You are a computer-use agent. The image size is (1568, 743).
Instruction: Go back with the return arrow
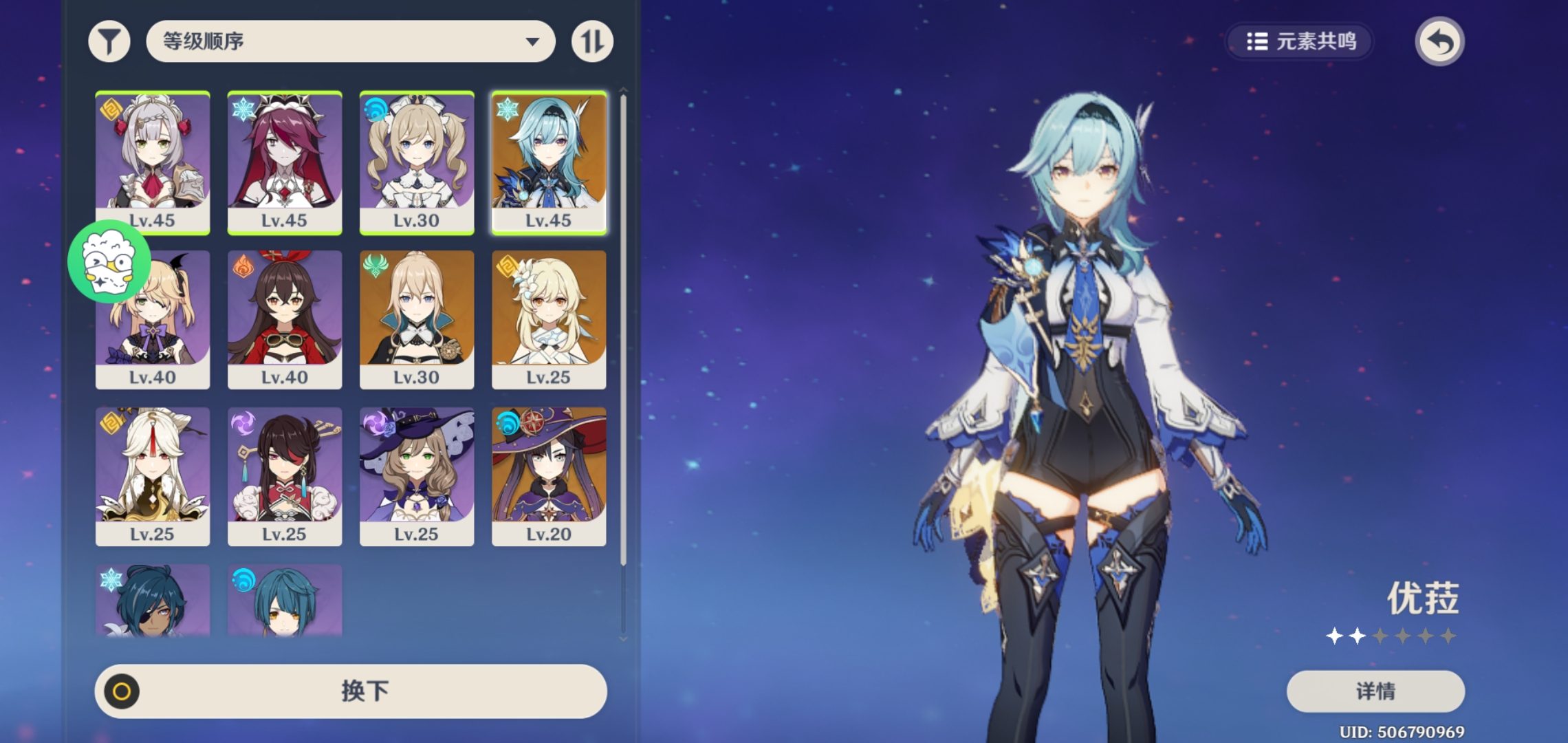point(1439,42)
